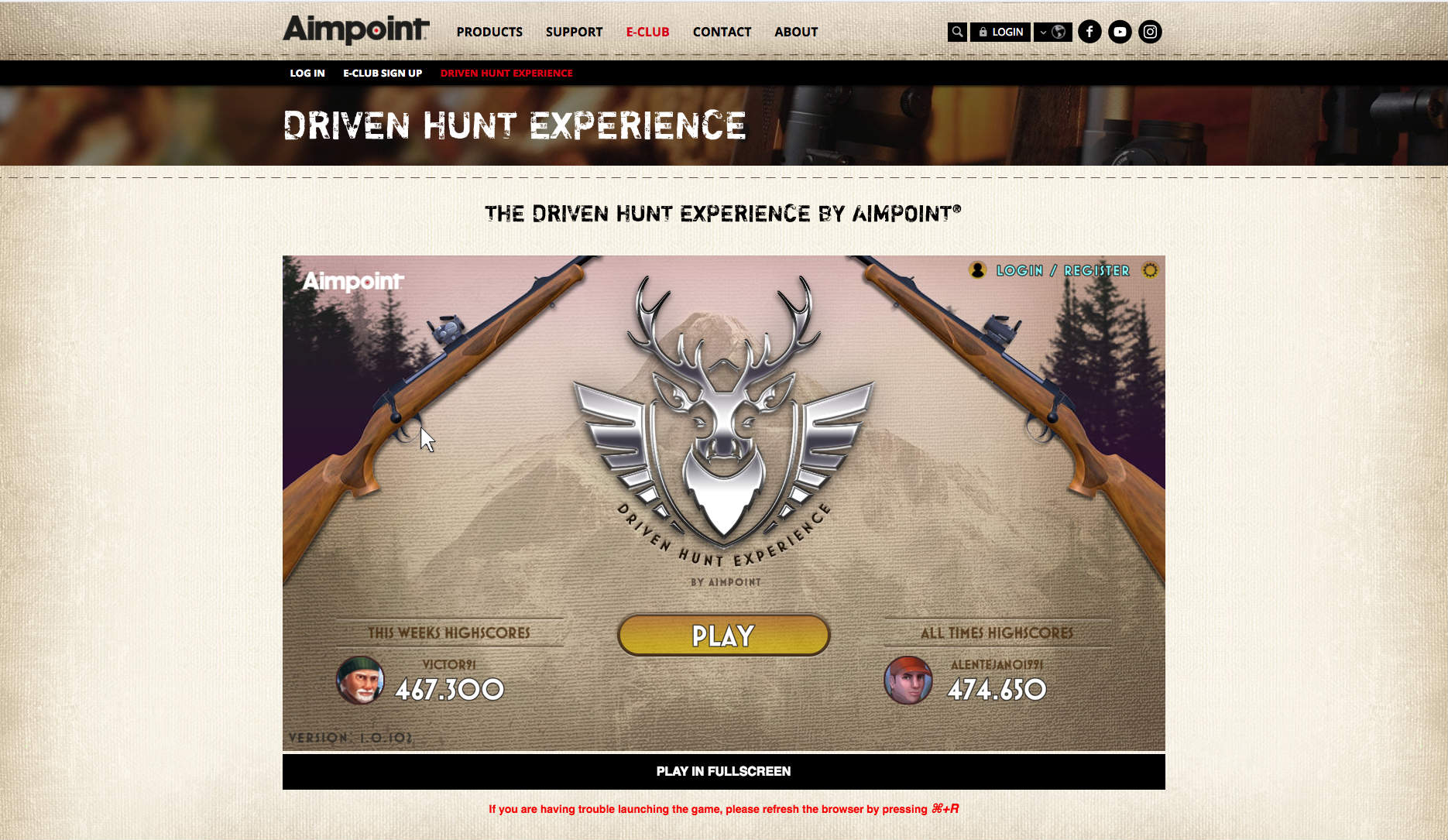The image size is (1448, 840).
Task: Click the Instagram icon in the header
Action: pyautogui.click(x=1151, y=32)
